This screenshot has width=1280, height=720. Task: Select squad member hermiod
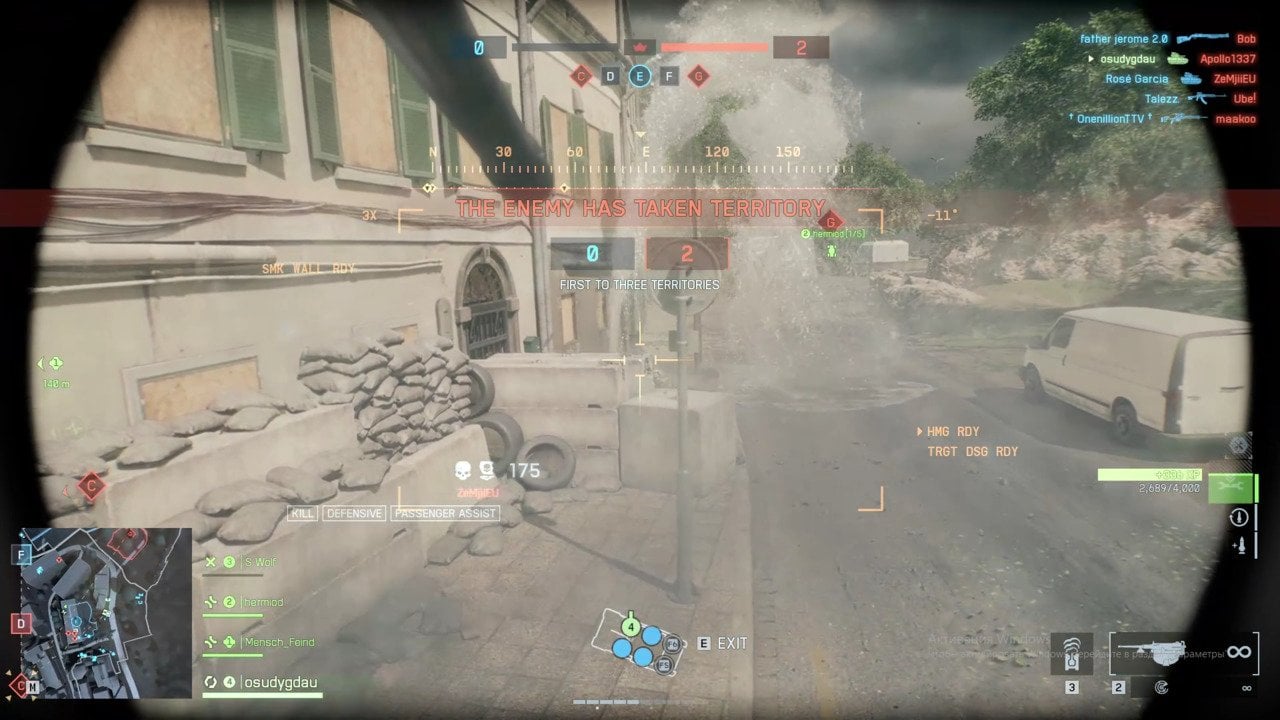point(262,602)
